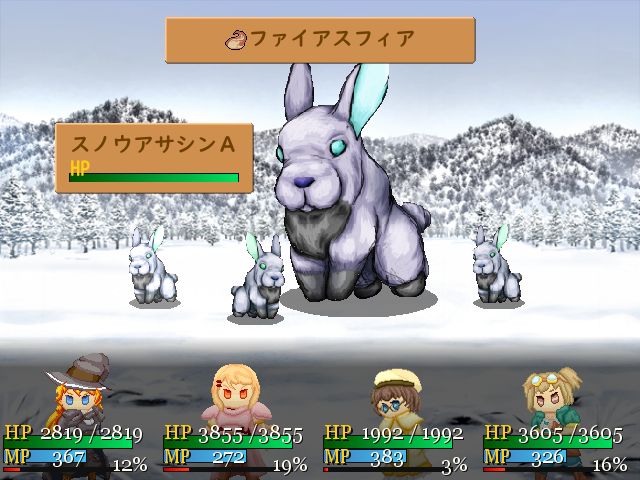
Task: Confirm the スノウアサシンA target window
Action: (154, 156)
